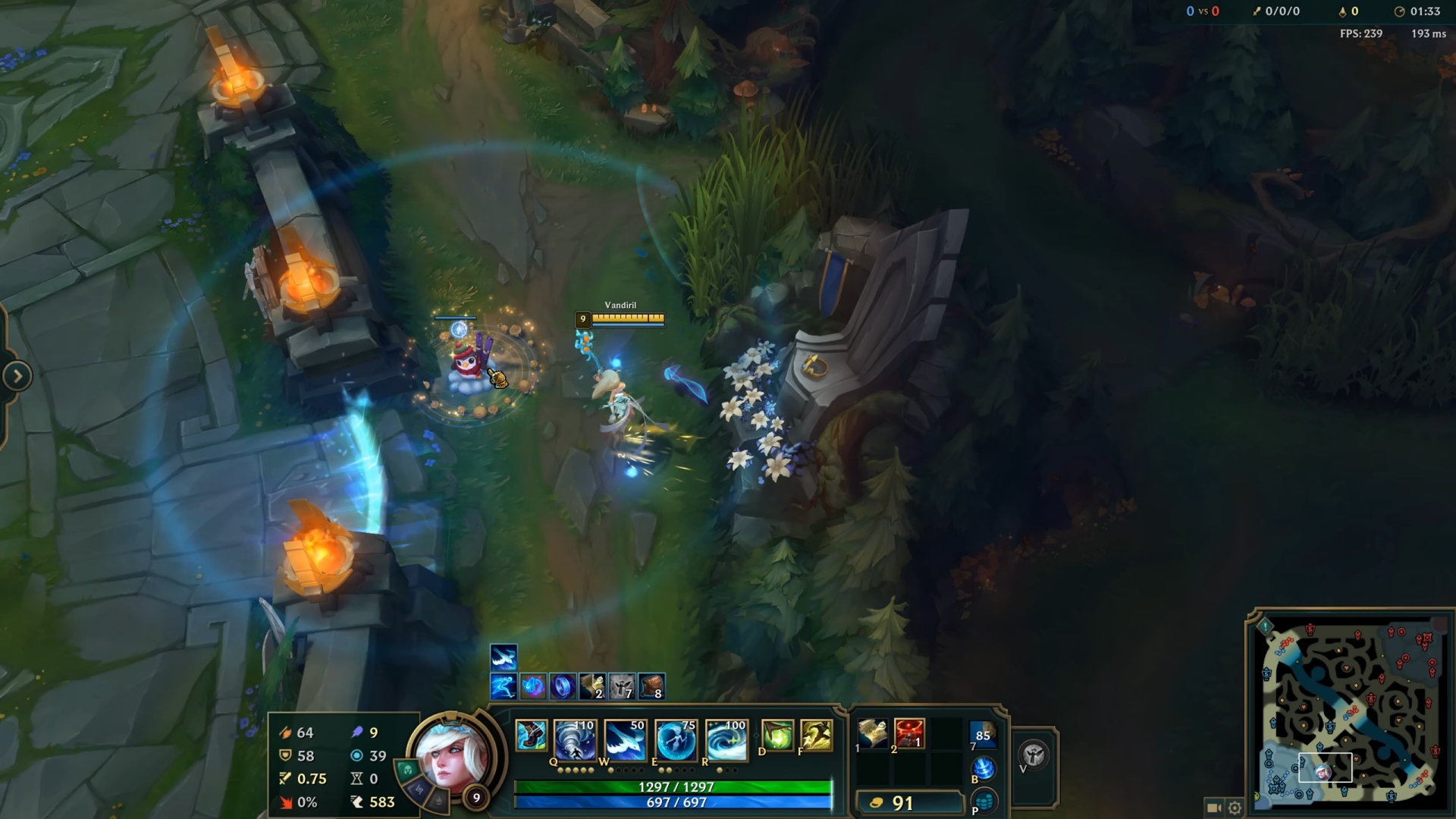Use the water bubble E ability

676,739
